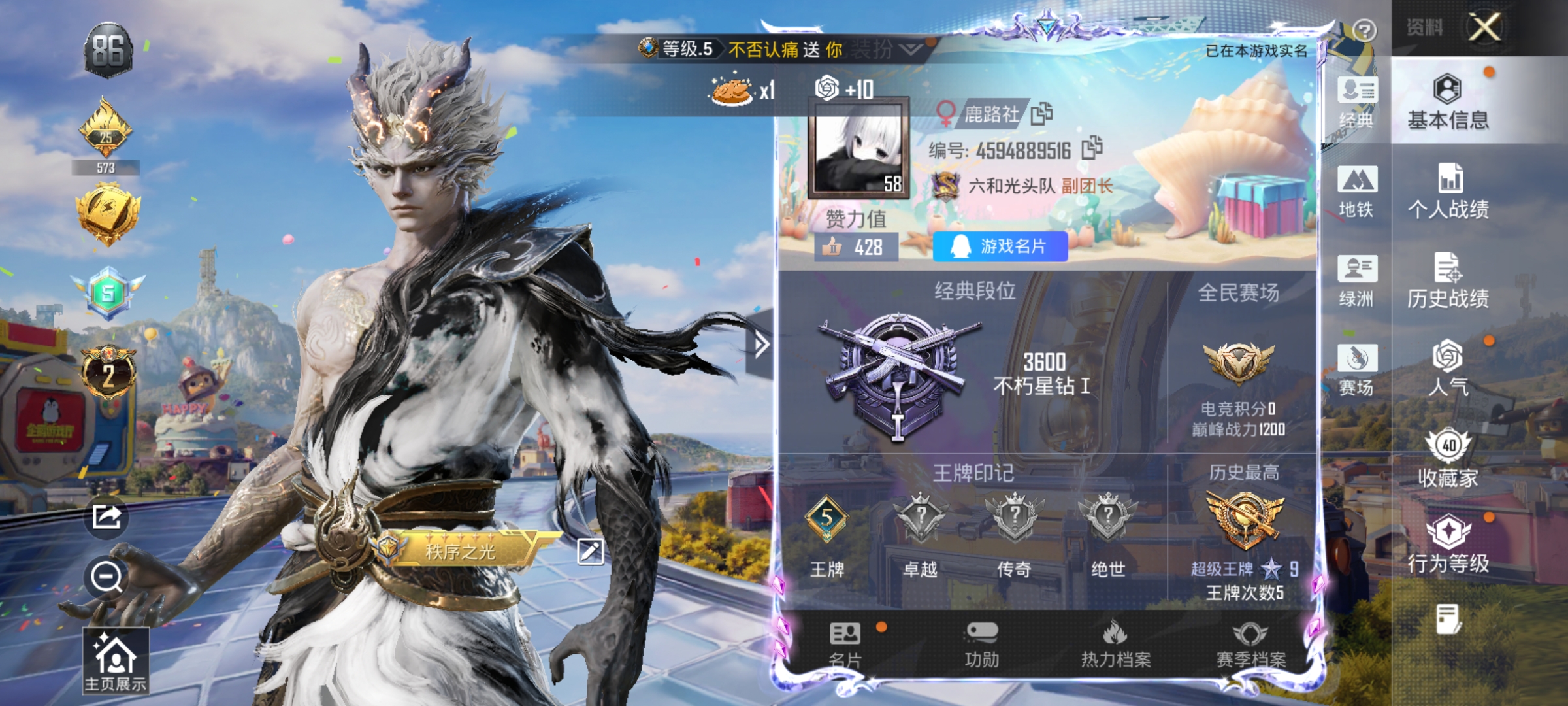Open the 绿洲 mode stats
Image resolution: width=1568 pixels, height=706 pixels.
point(1357,281)
